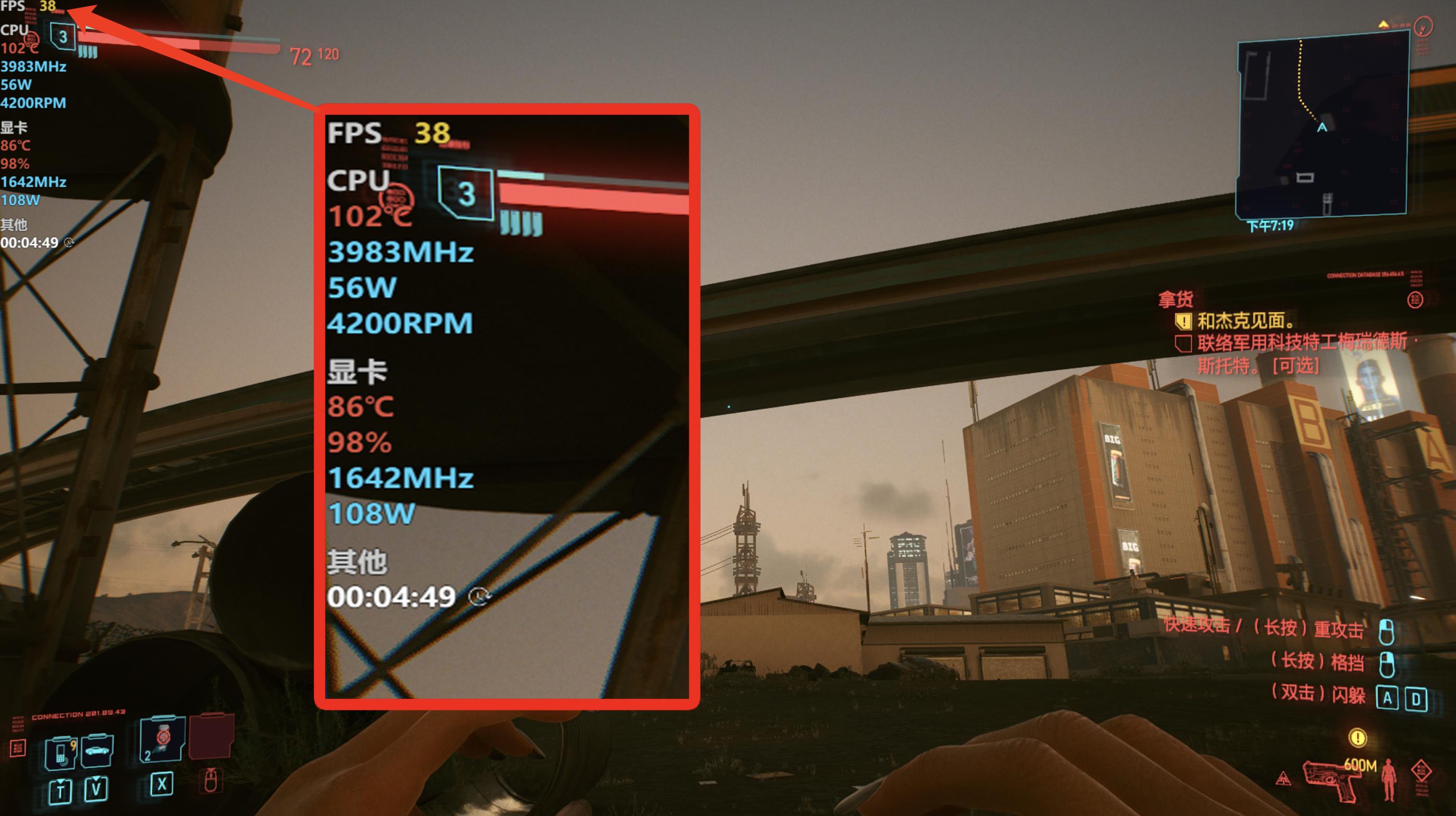Select the car vehicle call icon
The height and width of the screenshot is (816, 1456).
click(97, 751)
